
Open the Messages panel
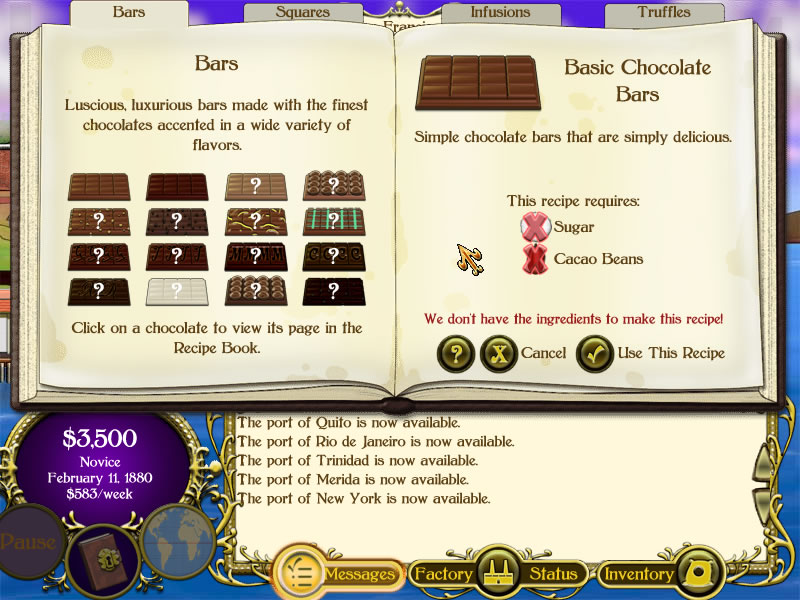pyautogui.click(x=338, y=574)
